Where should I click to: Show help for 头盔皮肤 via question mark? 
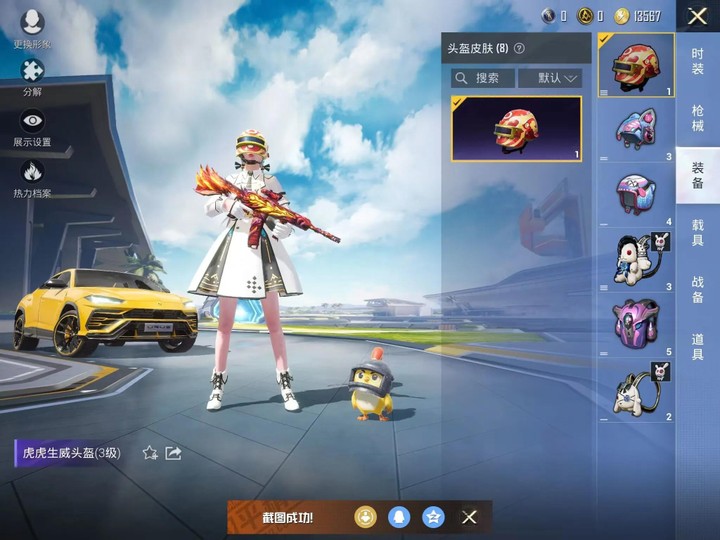[x=520, y=48]
